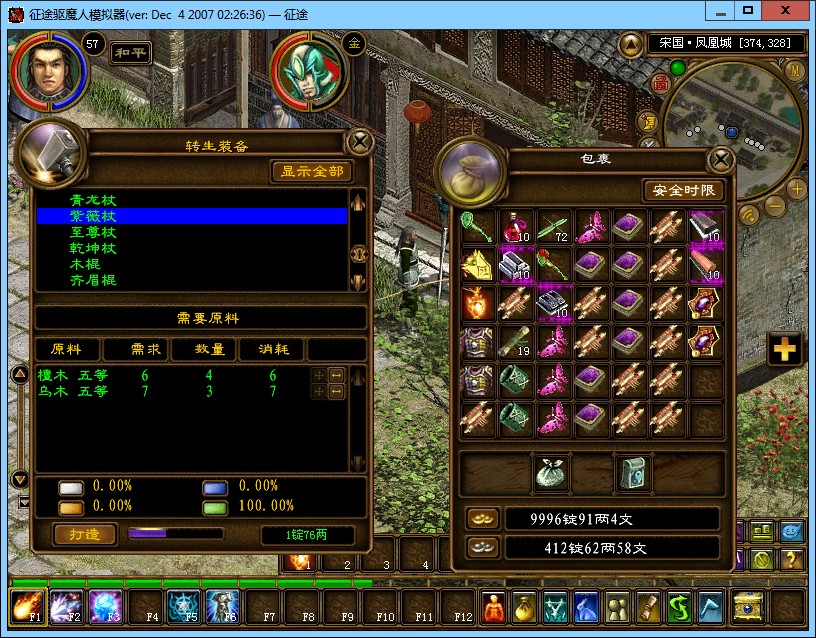
Task: Choose 至尊杖 from the equipment list
Action: pyautogui.click(x=93, y=232)
